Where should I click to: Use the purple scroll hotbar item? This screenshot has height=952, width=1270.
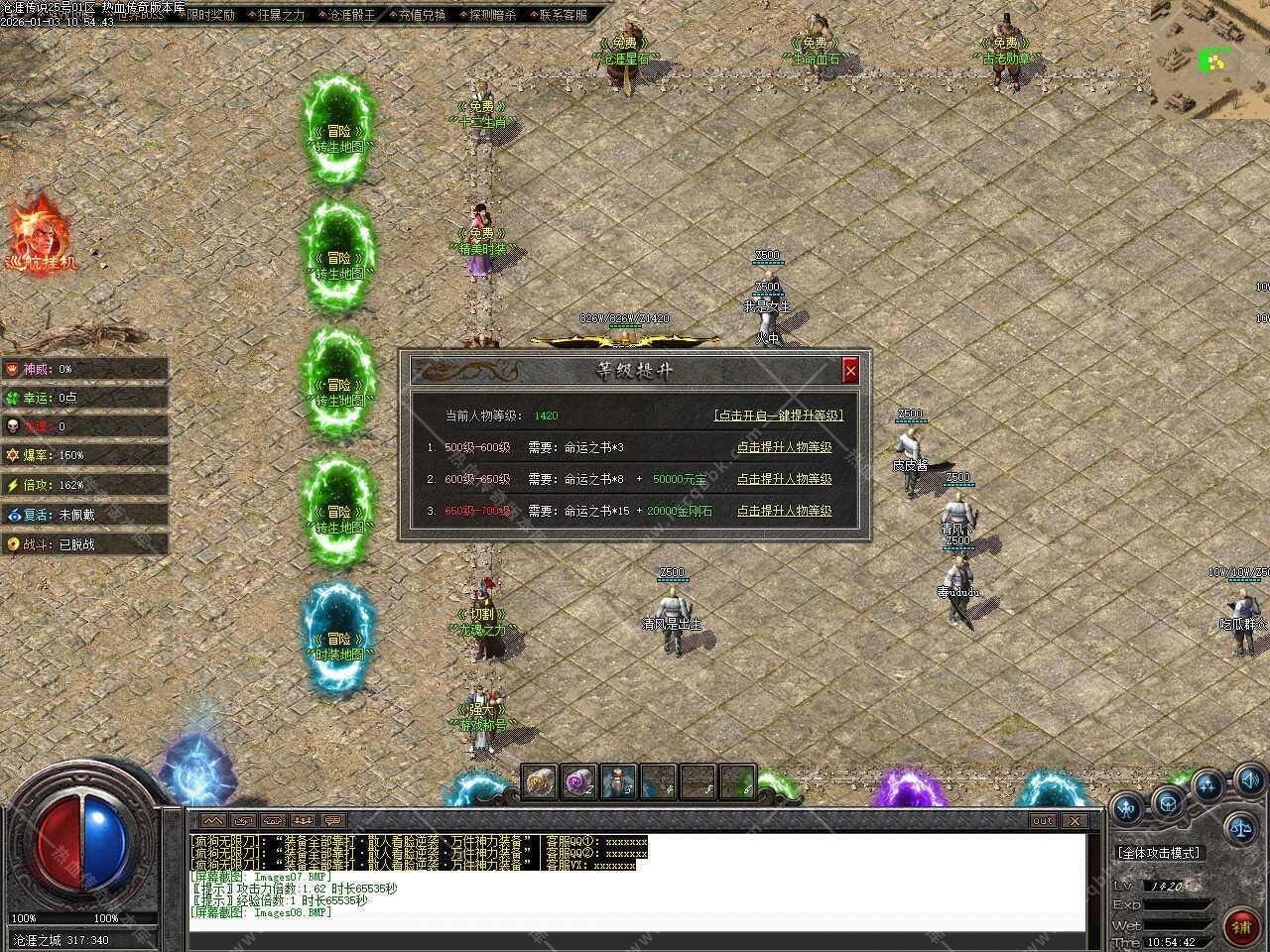click(578, 782)
